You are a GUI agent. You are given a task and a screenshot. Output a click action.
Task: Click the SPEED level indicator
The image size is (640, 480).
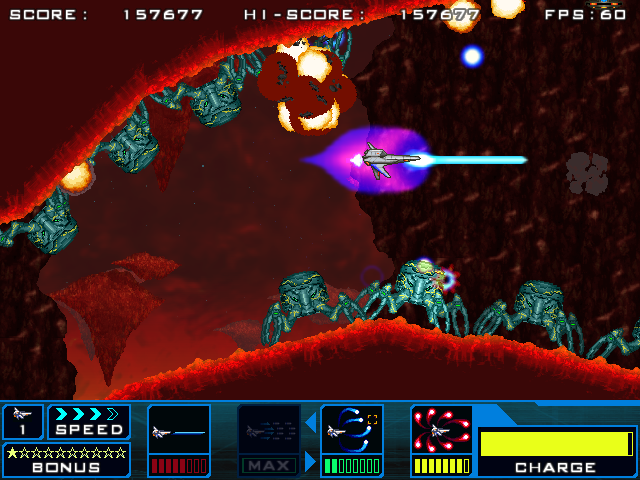coord(89,421)
